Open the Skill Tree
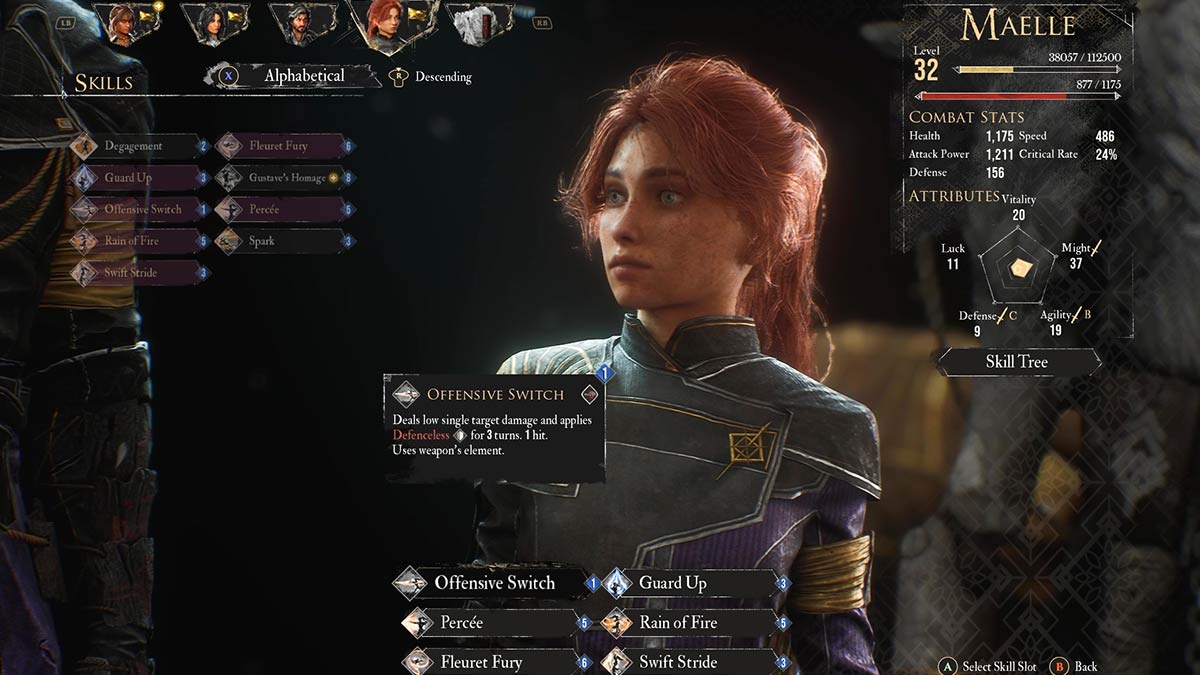This screenshot has height=675, width=1200. (x=1016, y=362)
